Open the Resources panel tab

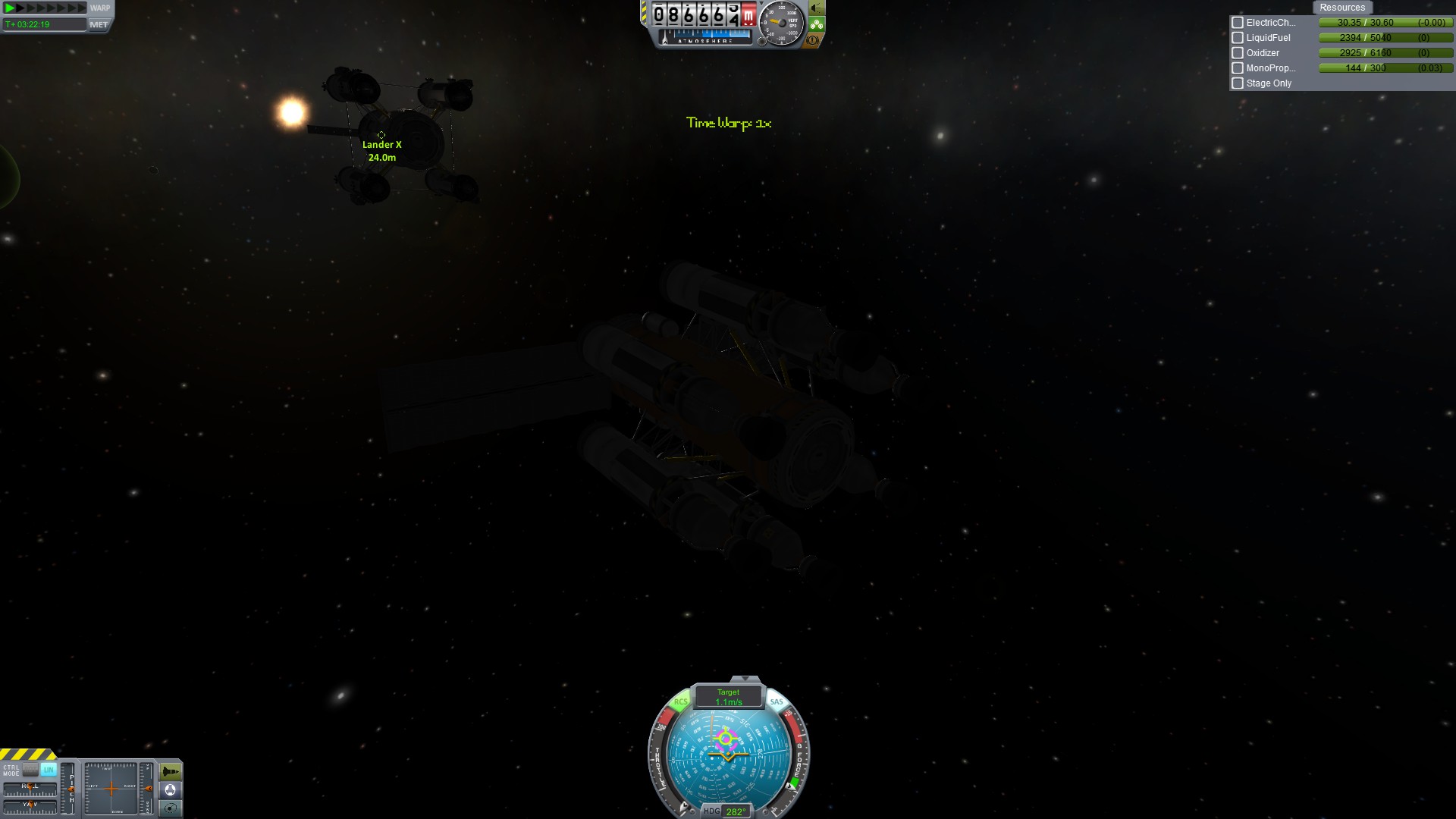pos(1341,8)
